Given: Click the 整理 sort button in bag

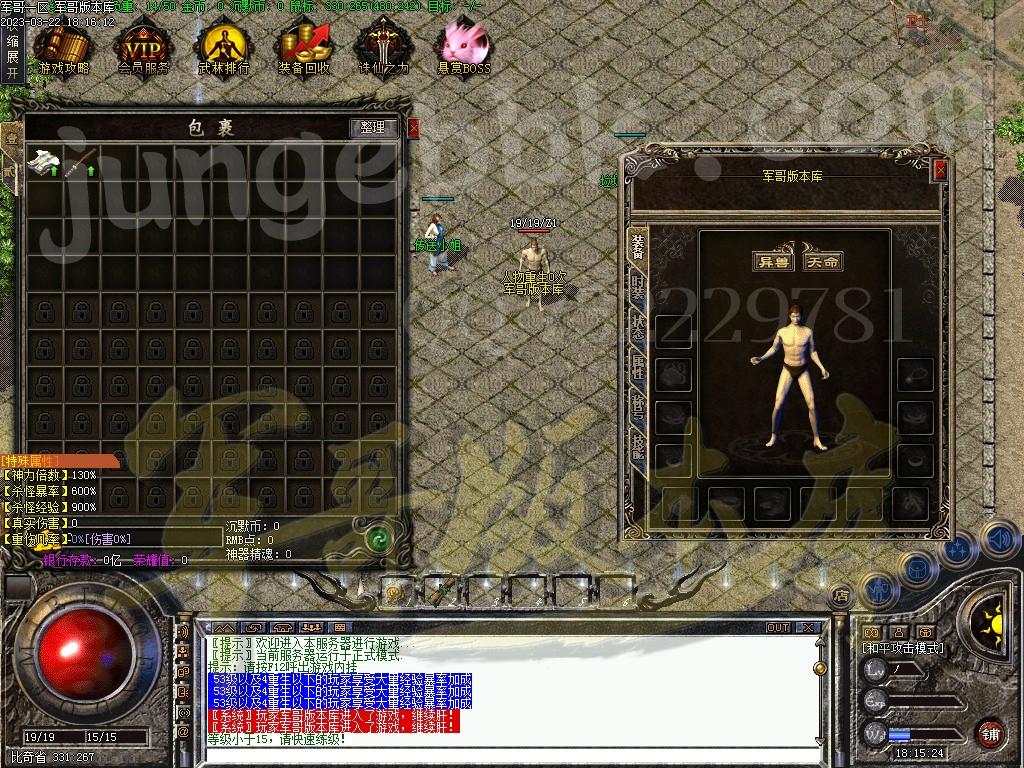Looking at the screenshot, I should point(373,128).
